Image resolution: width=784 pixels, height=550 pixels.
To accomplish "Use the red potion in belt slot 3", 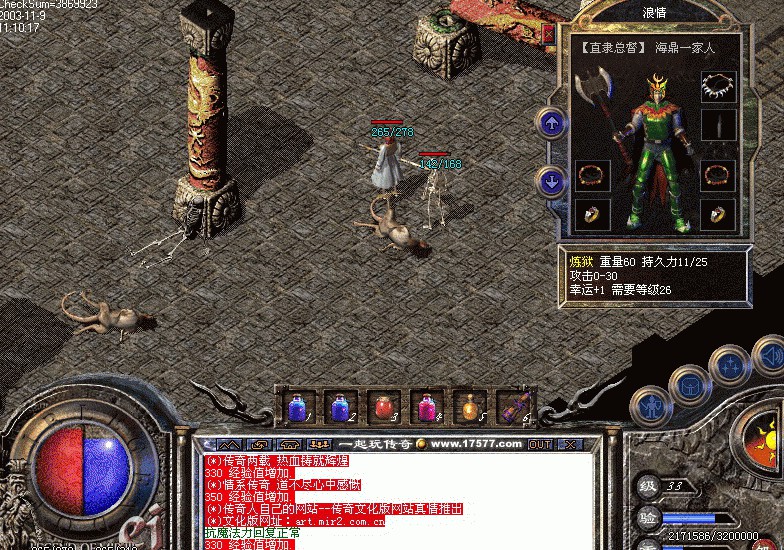I will 383,407.
